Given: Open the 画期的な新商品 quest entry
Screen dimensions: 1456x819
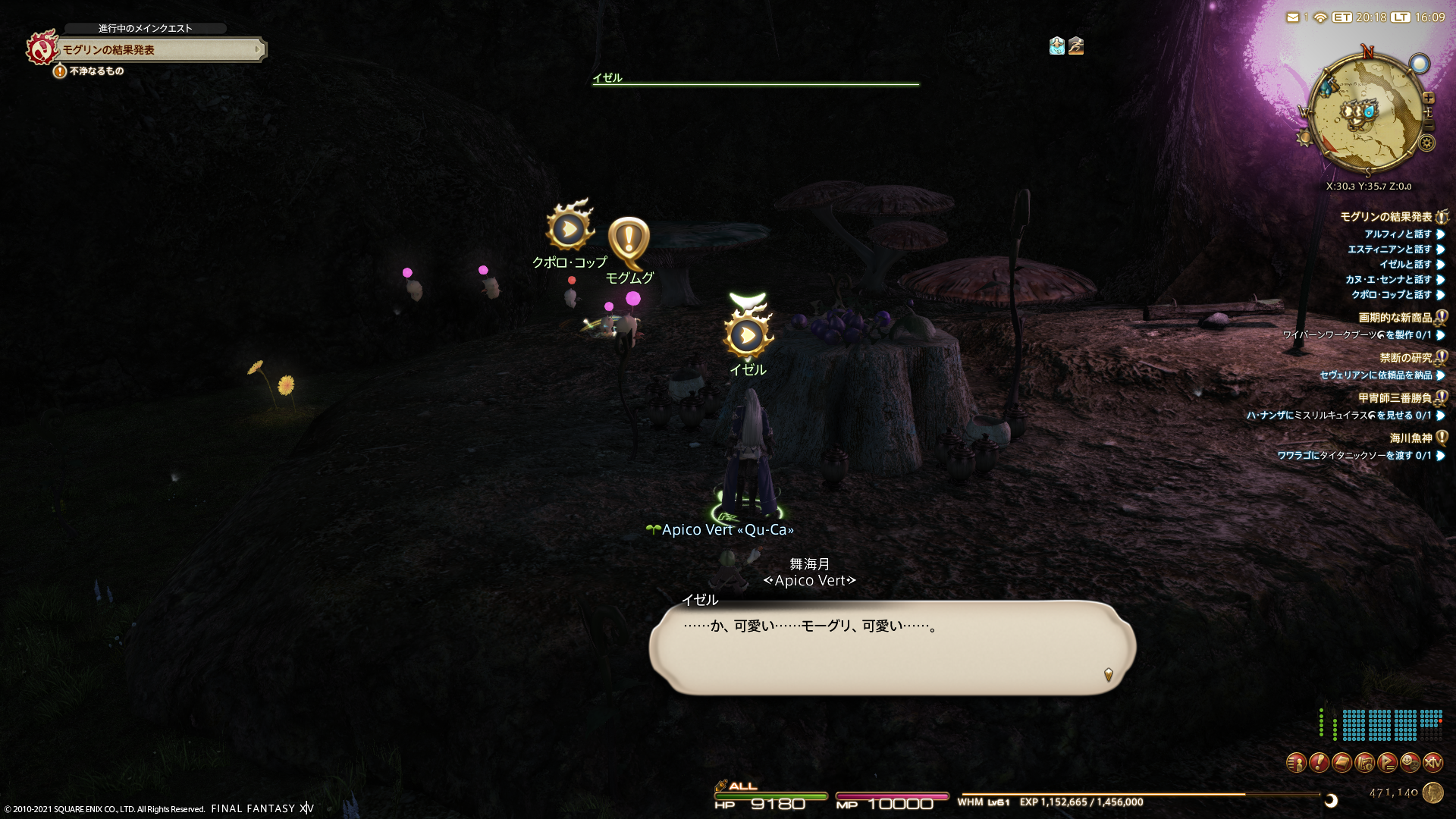Looking at the screenshot, I should [x=1395, y=318].
